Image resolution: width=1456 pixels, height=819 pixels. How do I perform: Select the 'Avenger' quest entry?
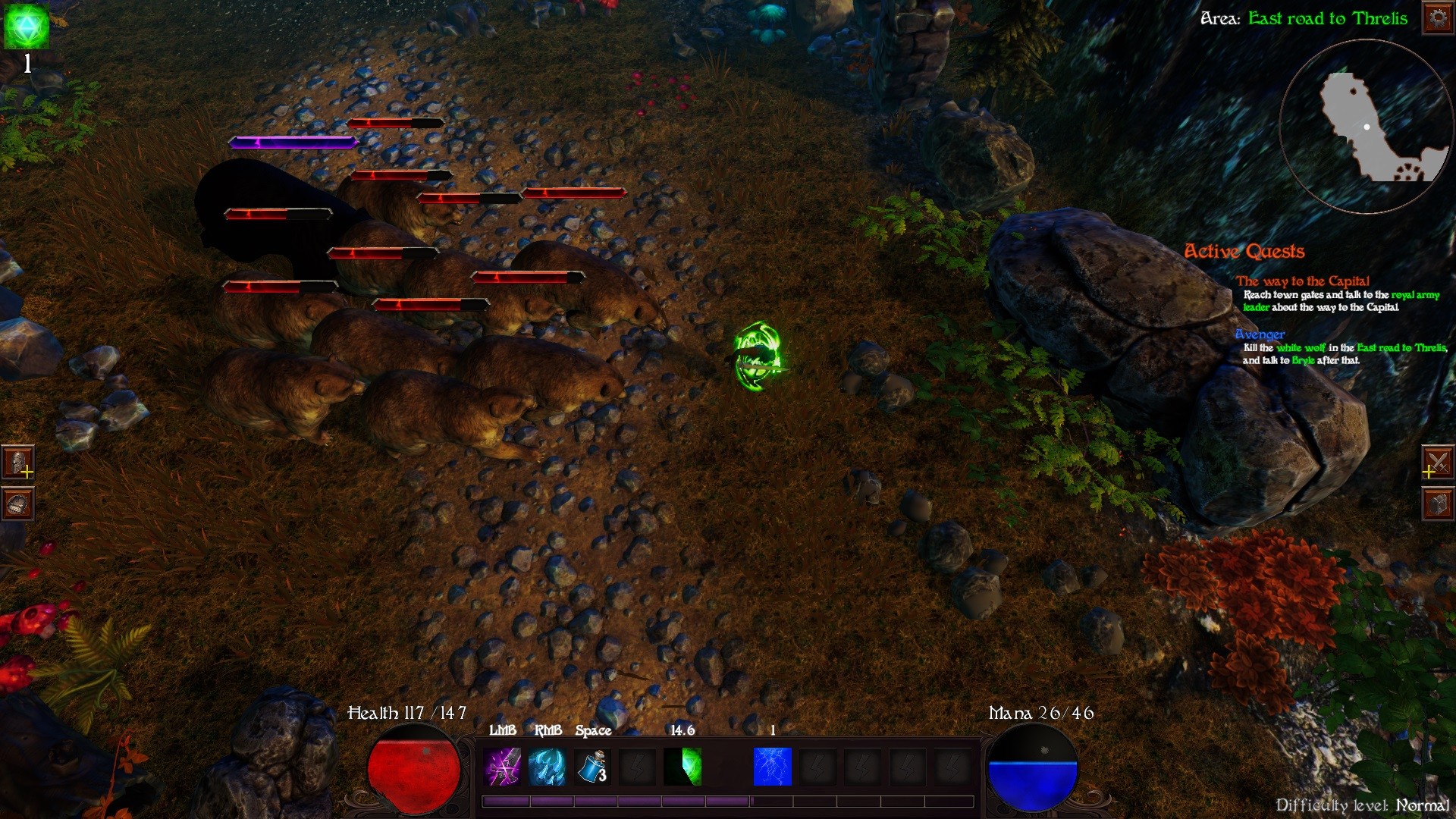point(1260,334)
